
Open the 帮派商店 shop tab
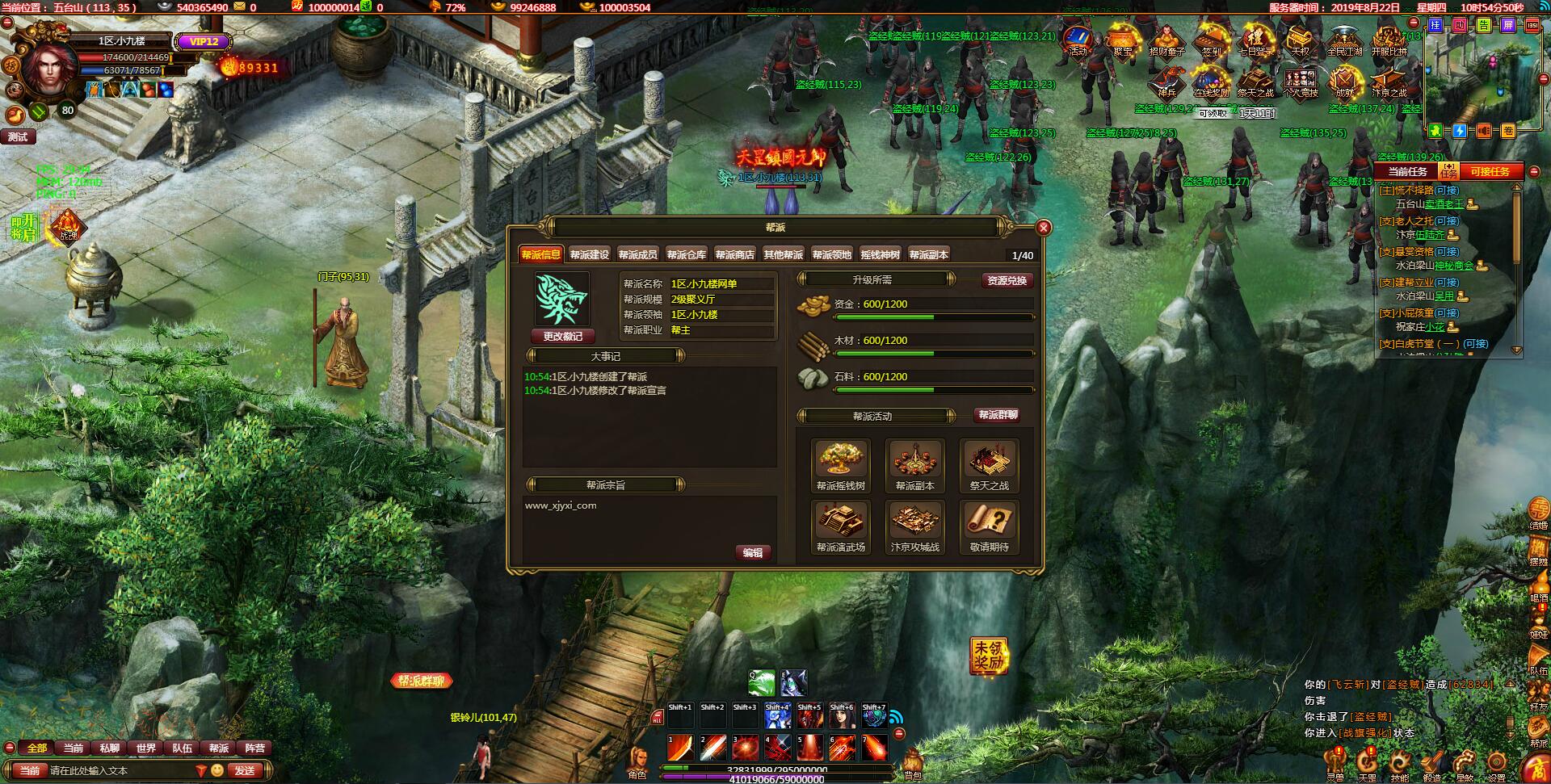(734, 255)
